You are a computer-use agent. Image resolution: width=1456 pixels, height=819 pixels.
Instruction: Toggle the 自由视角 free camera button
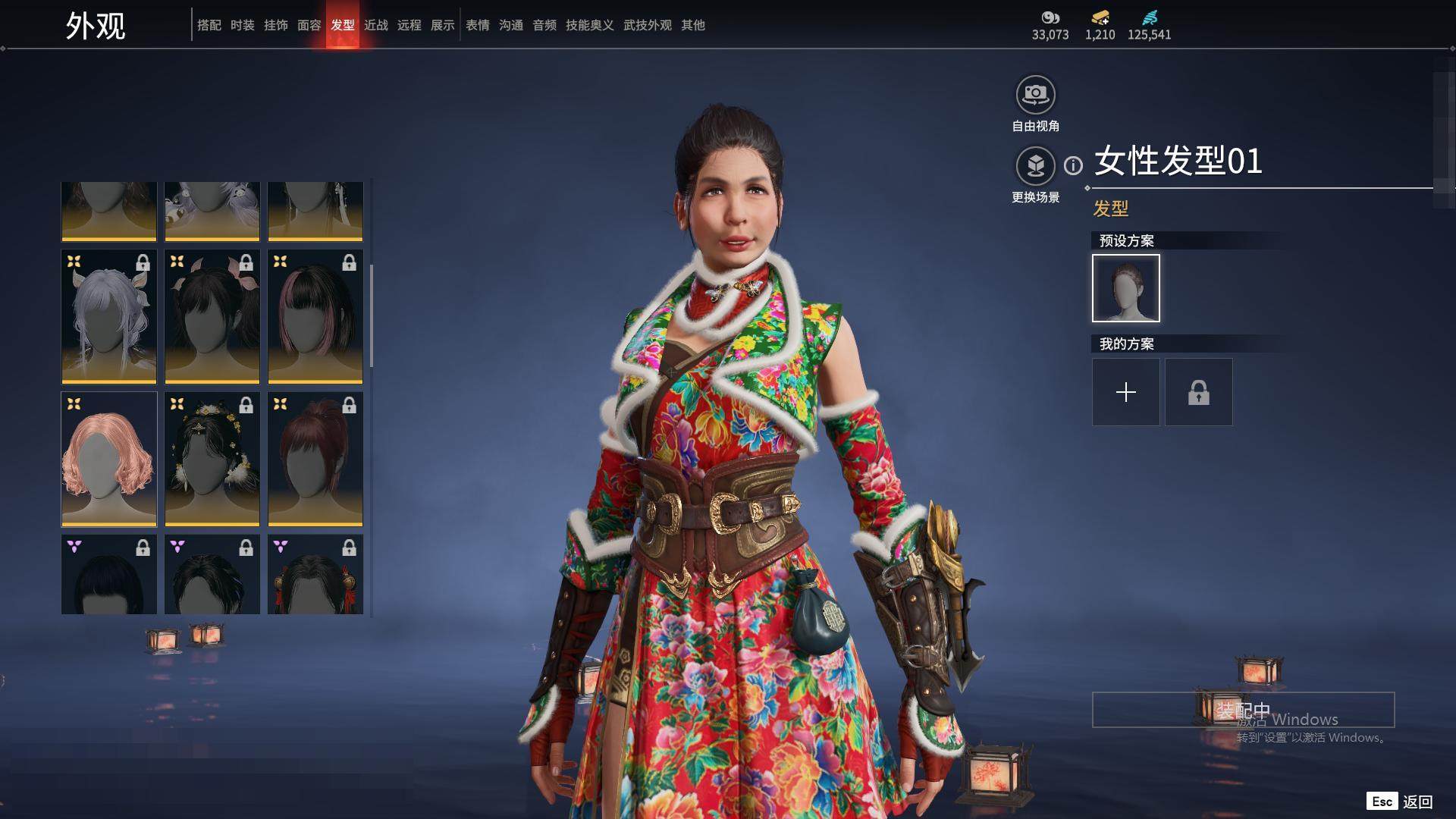1035,95
